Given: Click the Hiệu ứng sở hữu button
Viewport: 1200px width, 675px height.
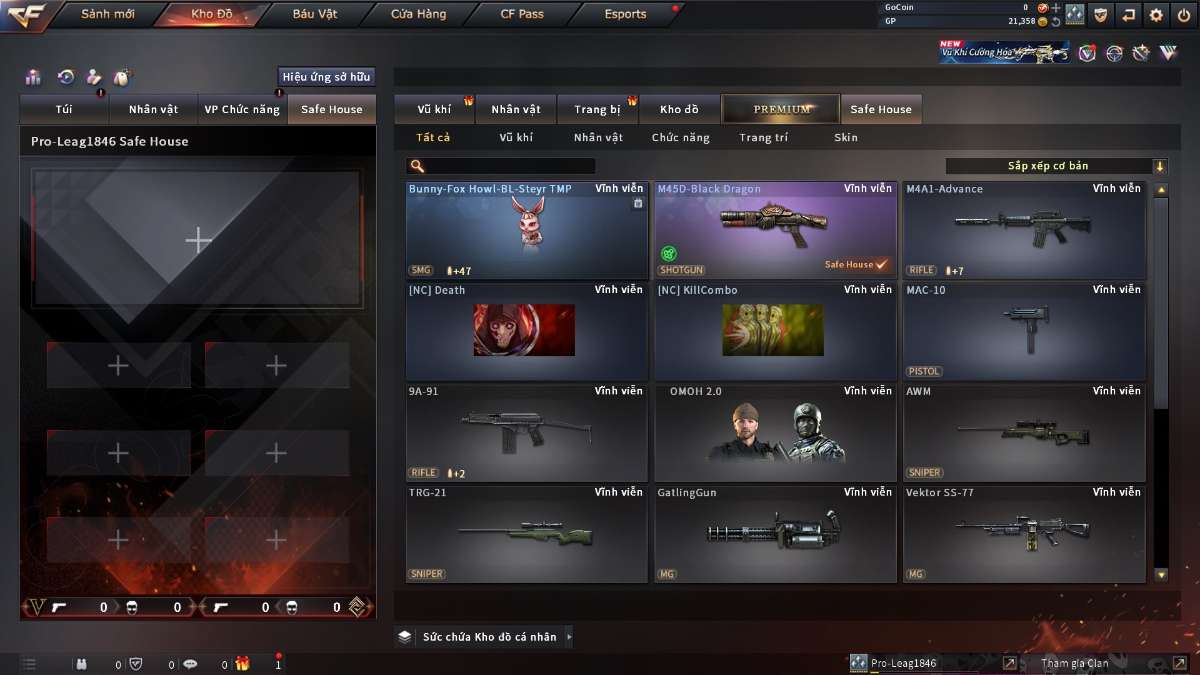Looking at the screenshot, I should pos(326,76).
